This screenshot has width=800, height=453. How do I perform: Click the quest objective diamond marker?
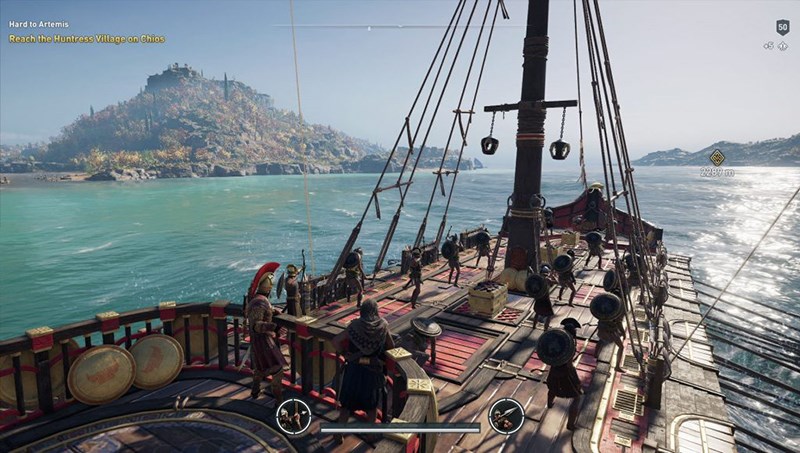(717, 157)
